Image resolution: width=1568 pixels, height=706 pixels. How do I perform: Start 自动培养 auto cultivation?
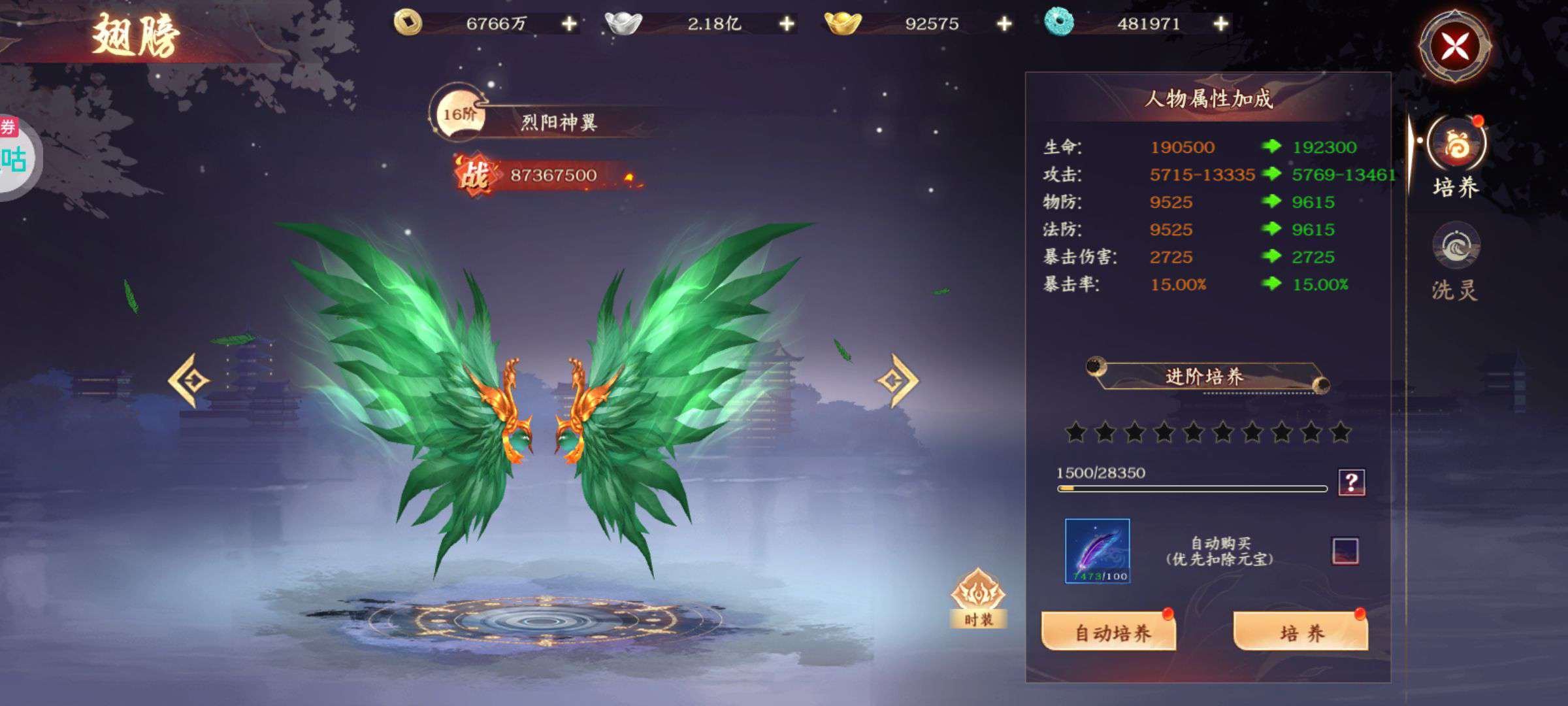point(1109,631)
